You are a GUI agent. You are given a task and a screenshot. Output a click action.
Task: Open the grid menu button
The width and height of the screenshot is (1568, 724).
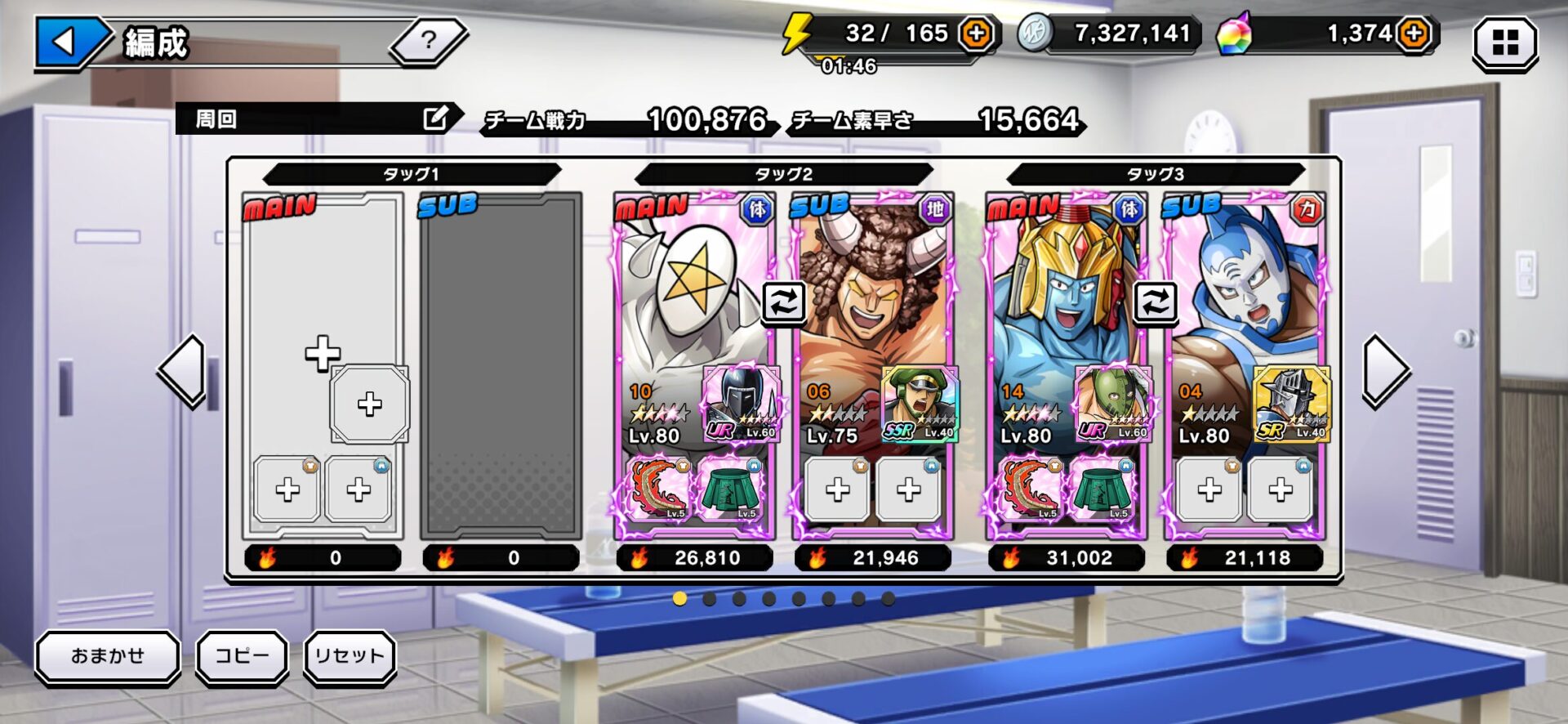point(1504,42)
